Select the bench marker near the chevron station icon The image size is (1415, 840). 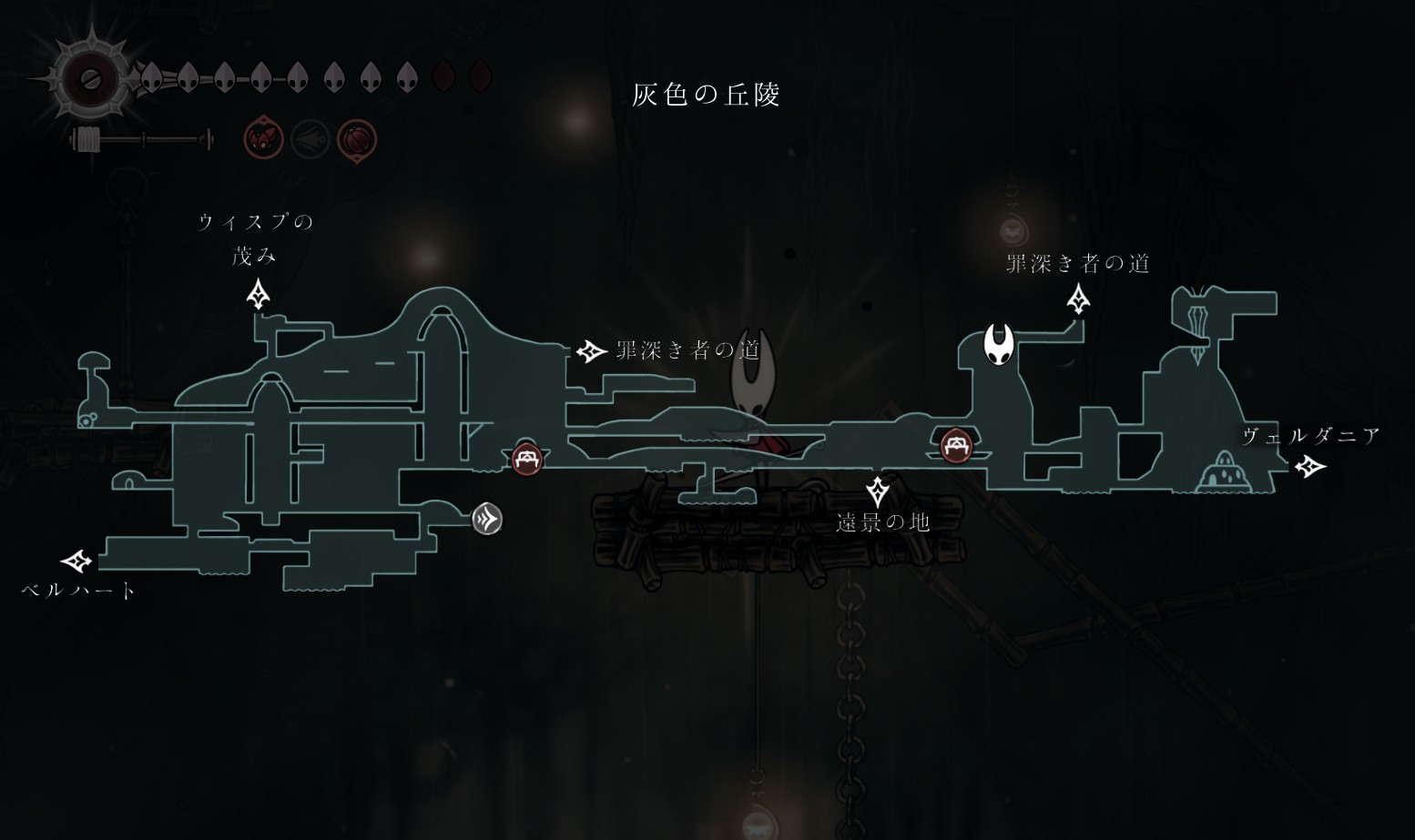[526, 458]
